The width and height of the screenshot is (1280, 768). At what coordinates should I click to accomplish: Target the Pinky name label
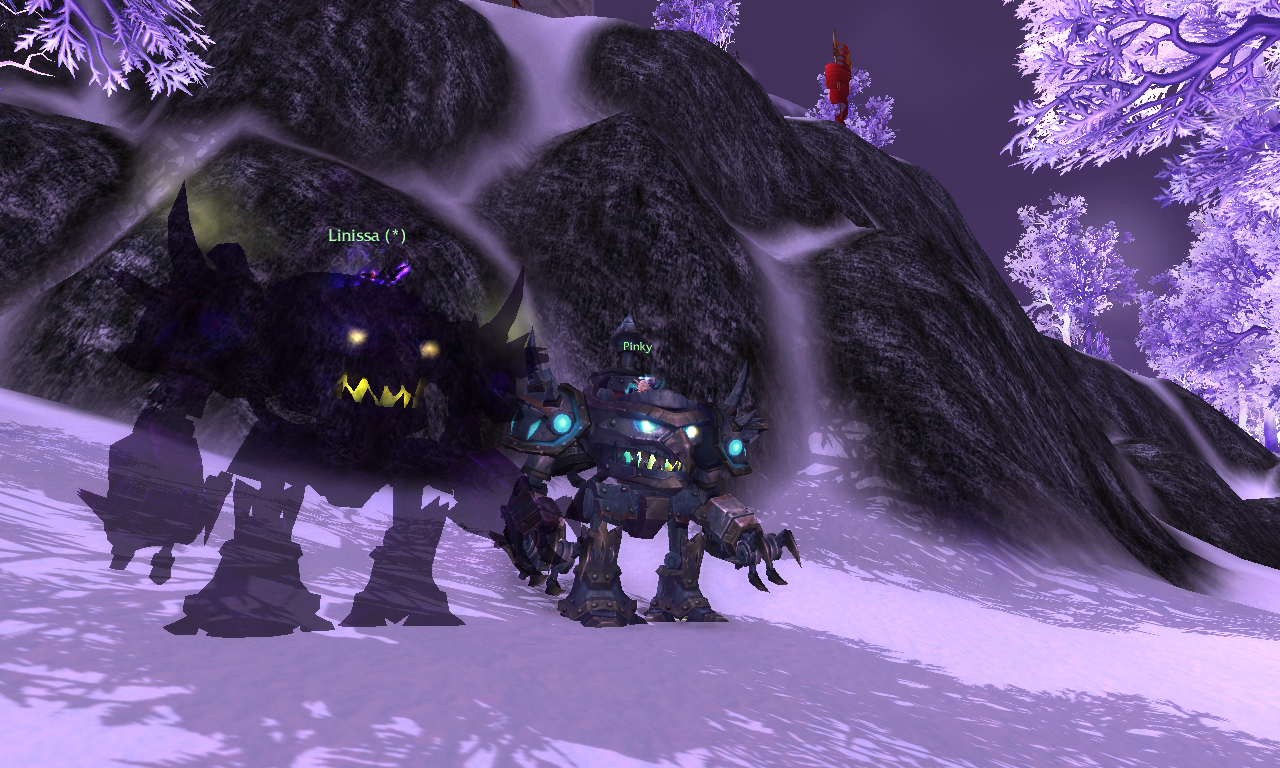tap(637, 346)
